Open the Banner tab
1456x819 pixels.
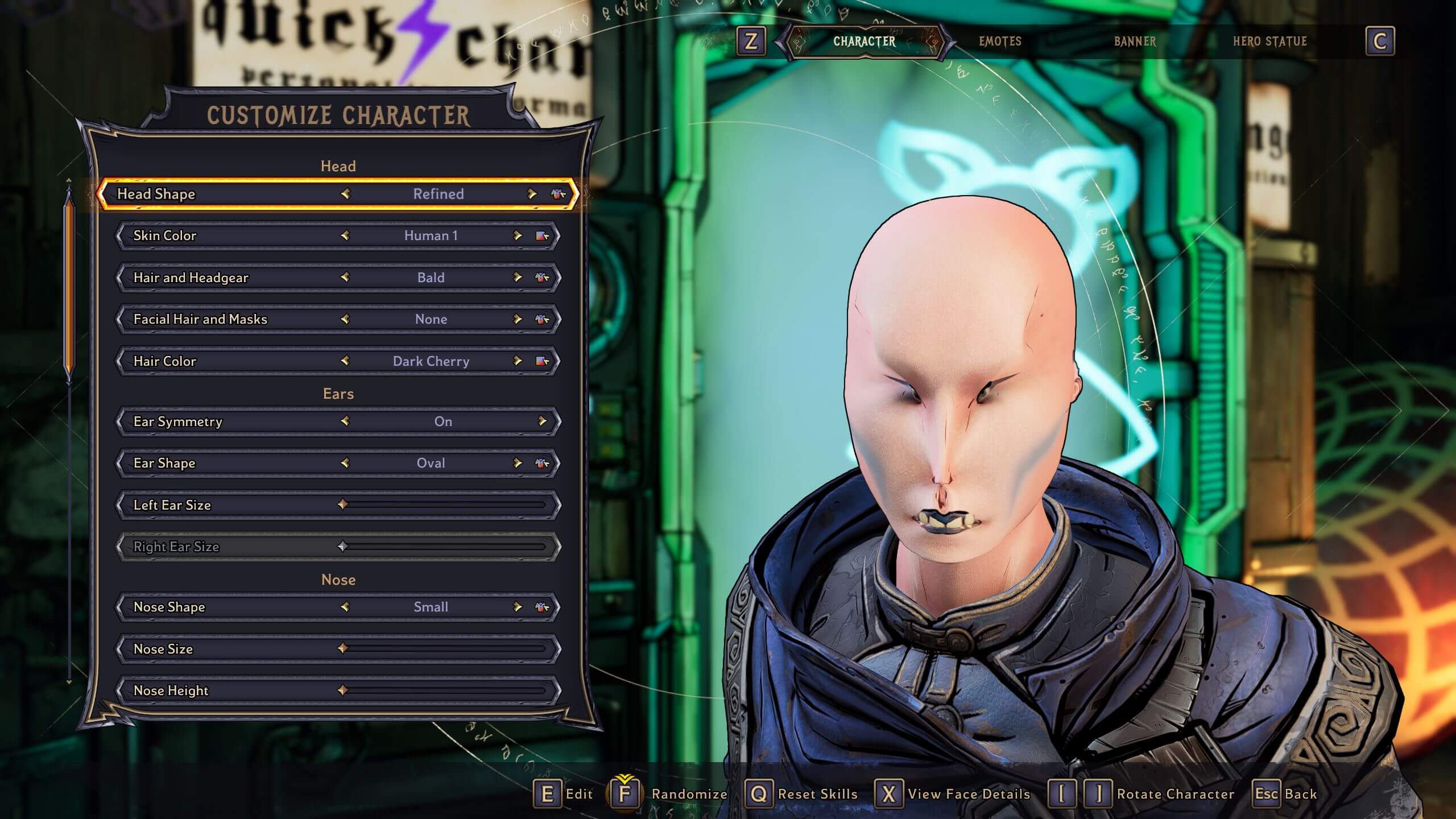(x=1135, y=42)
